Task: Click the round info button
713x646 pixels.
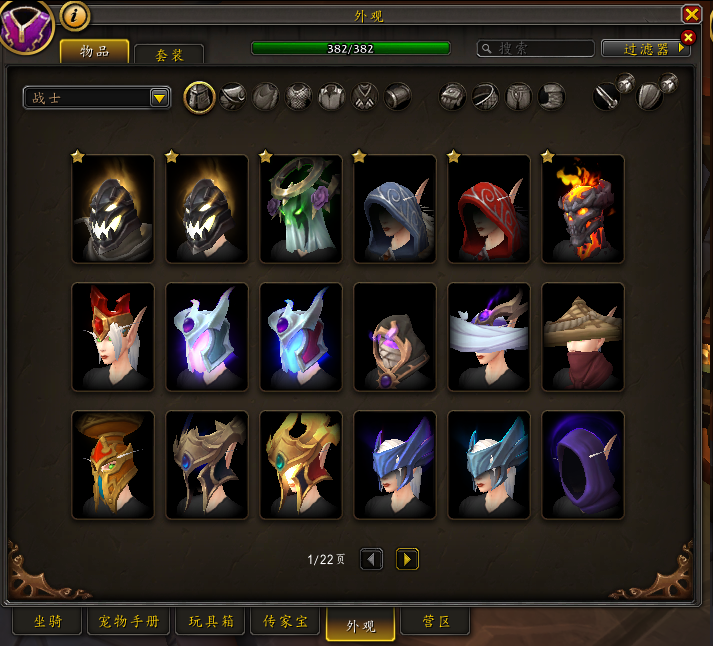Action: point(75,15)
